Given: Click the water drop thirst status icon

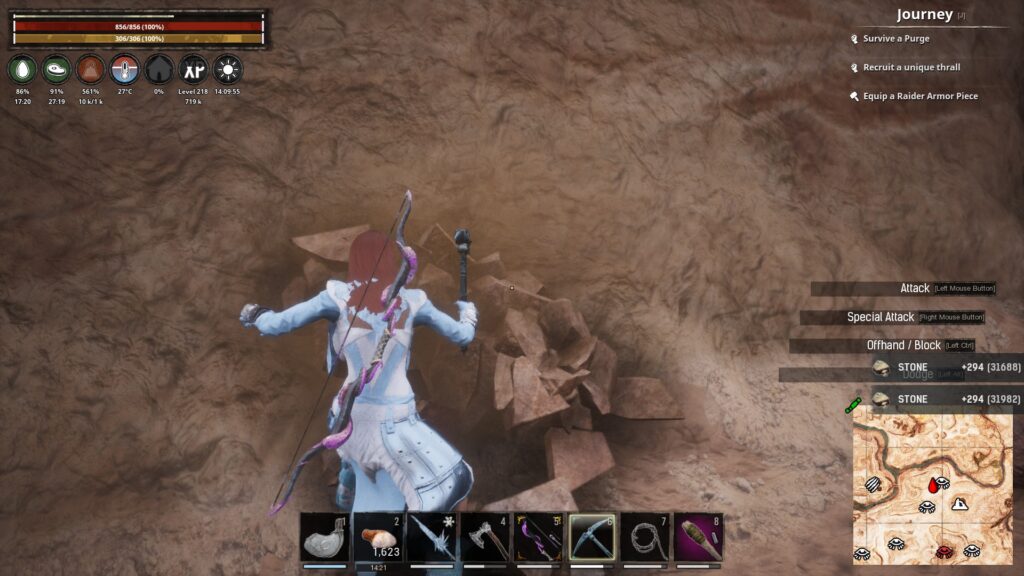Looking at the screenshot, I should 23,69.
